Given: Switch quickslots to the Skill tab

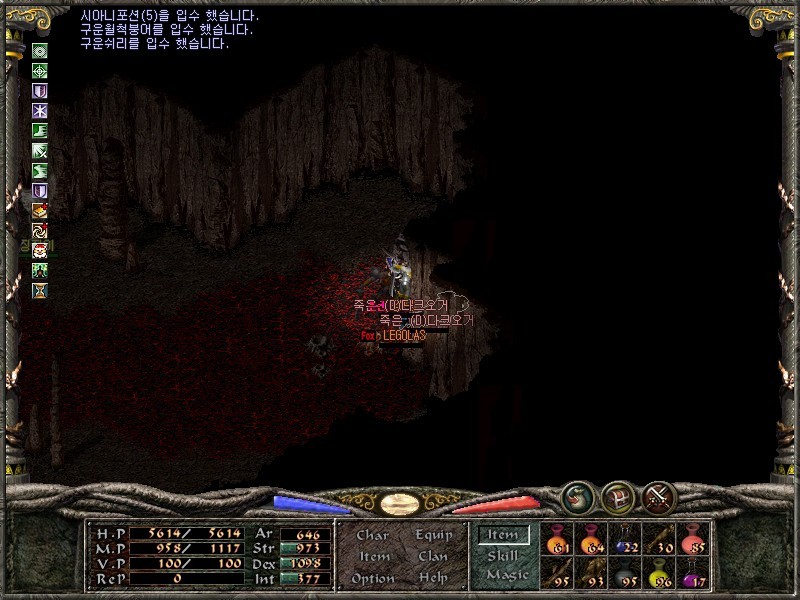Looking at the screenshot, I should pyautogui.click(x=503, y=556).
